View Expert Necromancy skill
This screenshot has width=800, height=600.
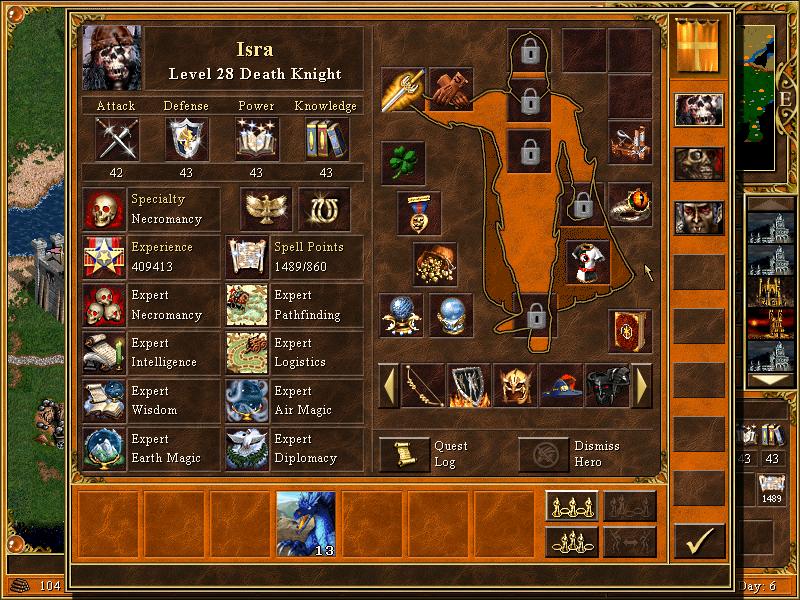coord(103,304)
